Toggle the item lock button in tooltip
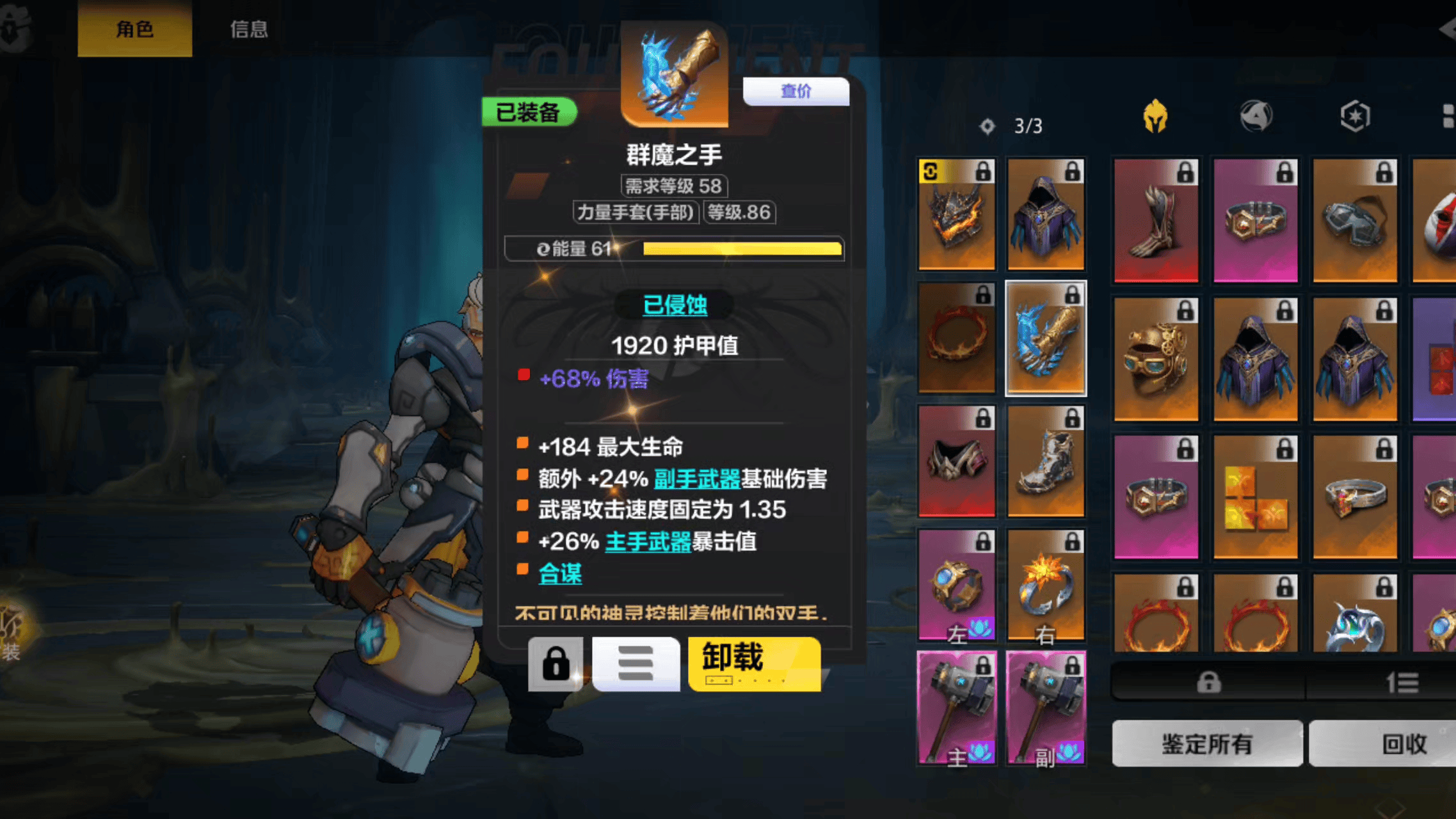The height and width of the screenshot is (819, 1456). click(556, 664)
